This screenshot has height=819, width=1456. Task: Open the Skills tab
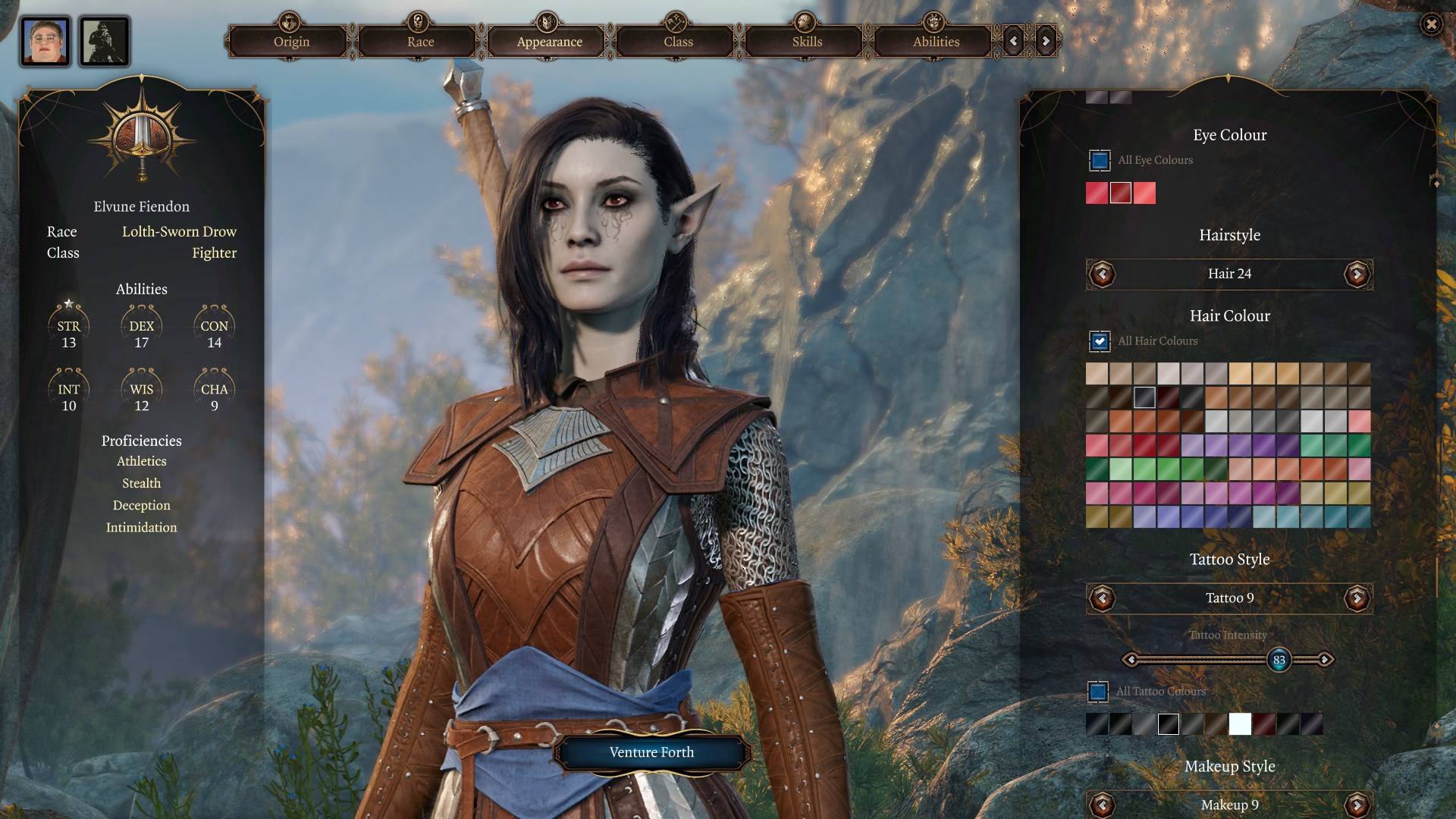pyautogui.click(x=807, y=42)
